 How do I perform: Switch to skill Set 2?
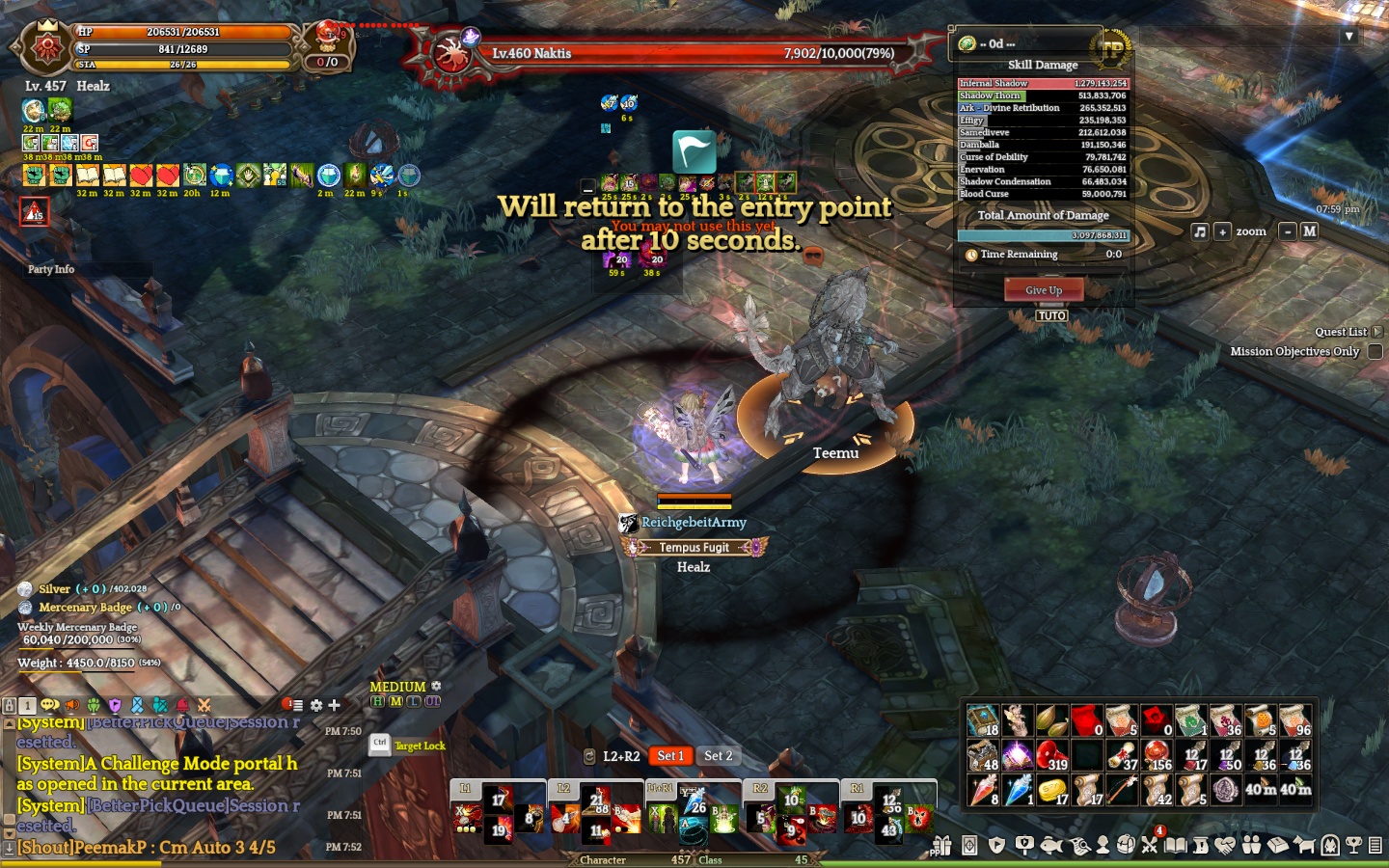coord(718,756)
